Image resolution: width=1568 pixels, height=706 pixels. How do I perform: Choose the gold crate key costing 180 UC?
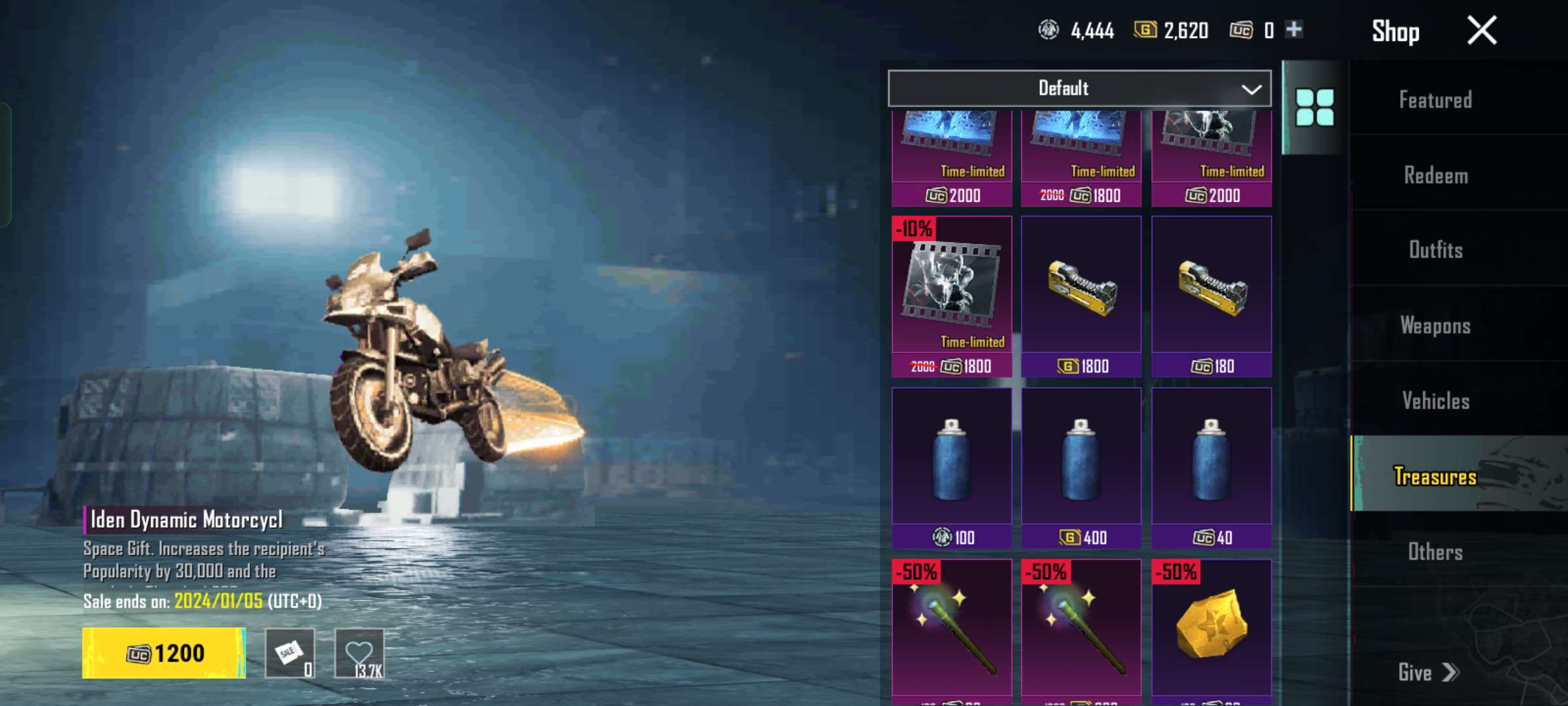click(1211, 296)
